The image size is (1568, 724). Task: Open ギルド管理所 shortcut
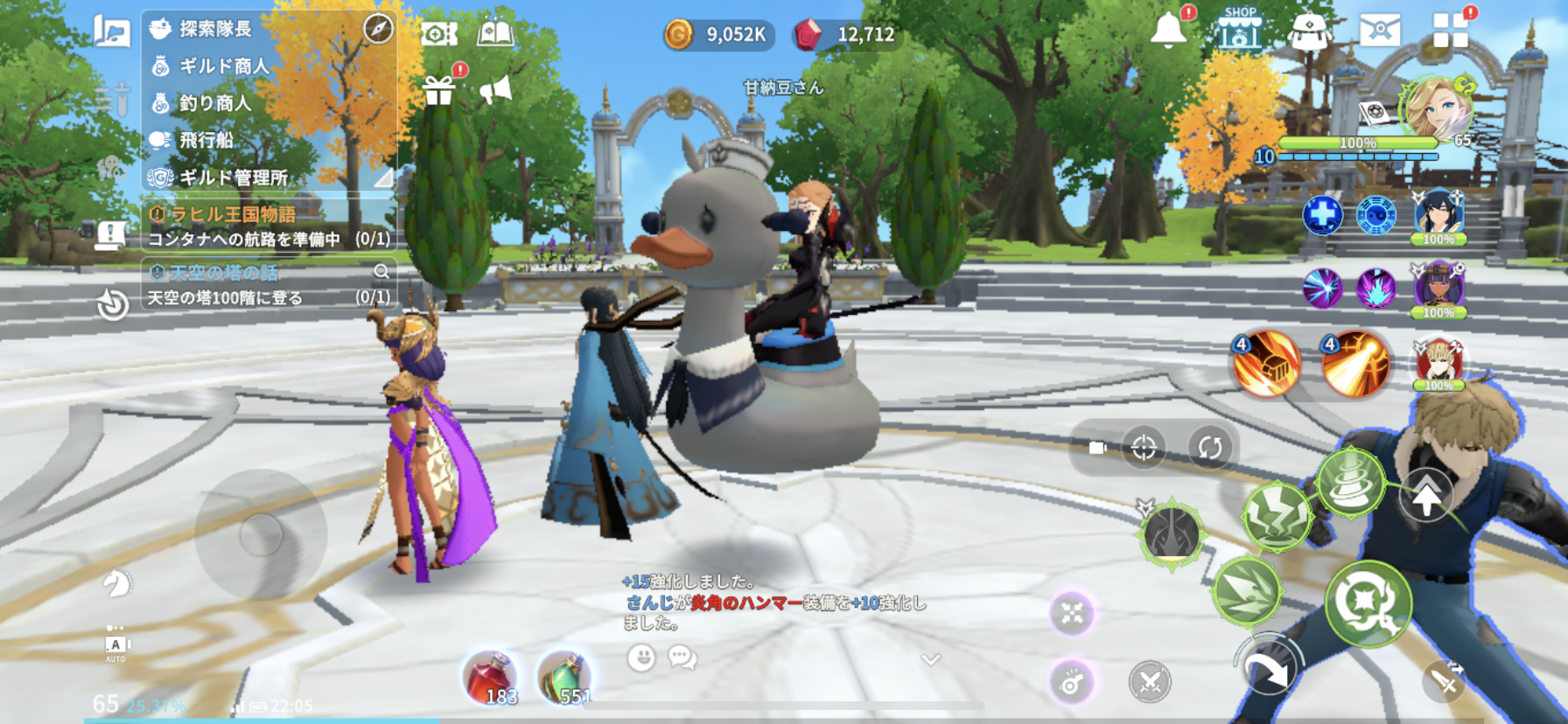pyautogui.click(x=233, y=178)
